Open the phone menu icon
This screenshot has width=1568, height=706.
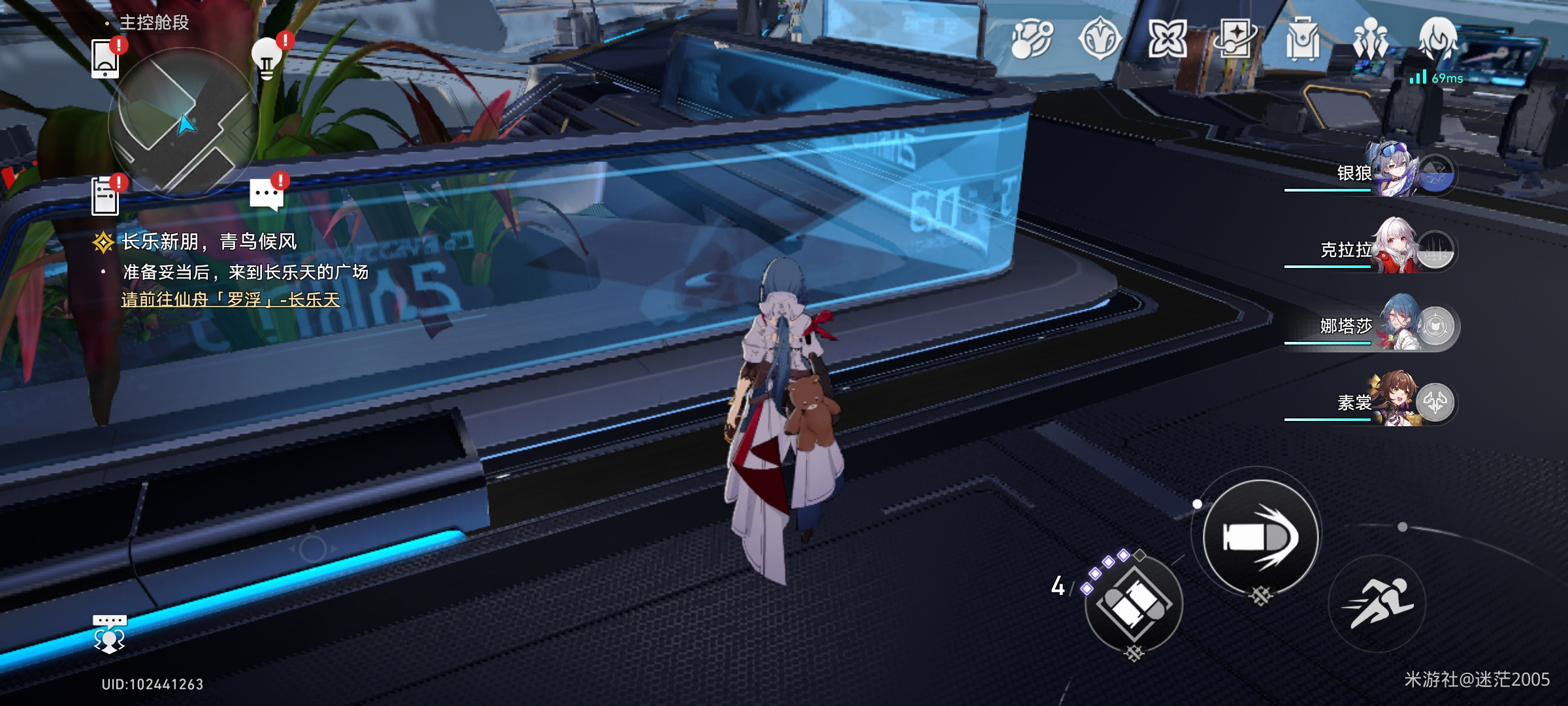(106, 59)
